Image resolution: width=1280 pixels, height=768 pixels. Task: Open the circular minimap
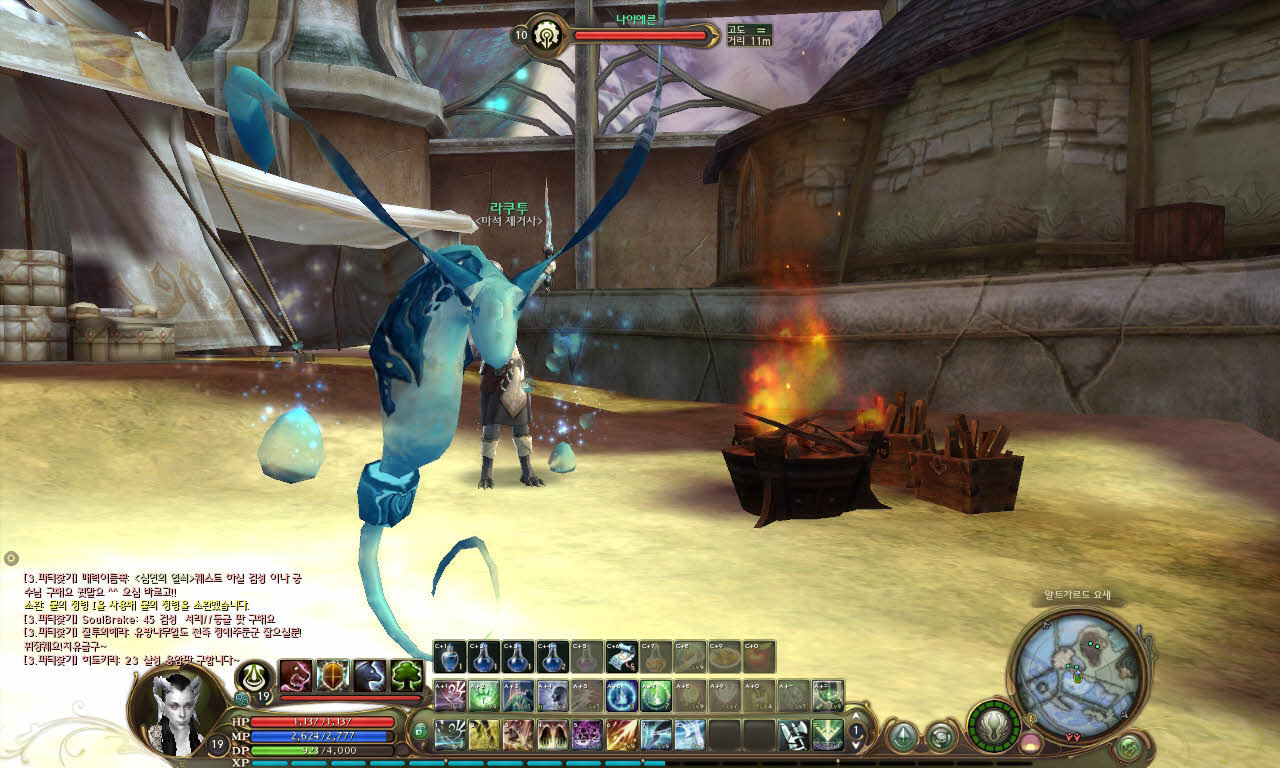point(1076,668)
